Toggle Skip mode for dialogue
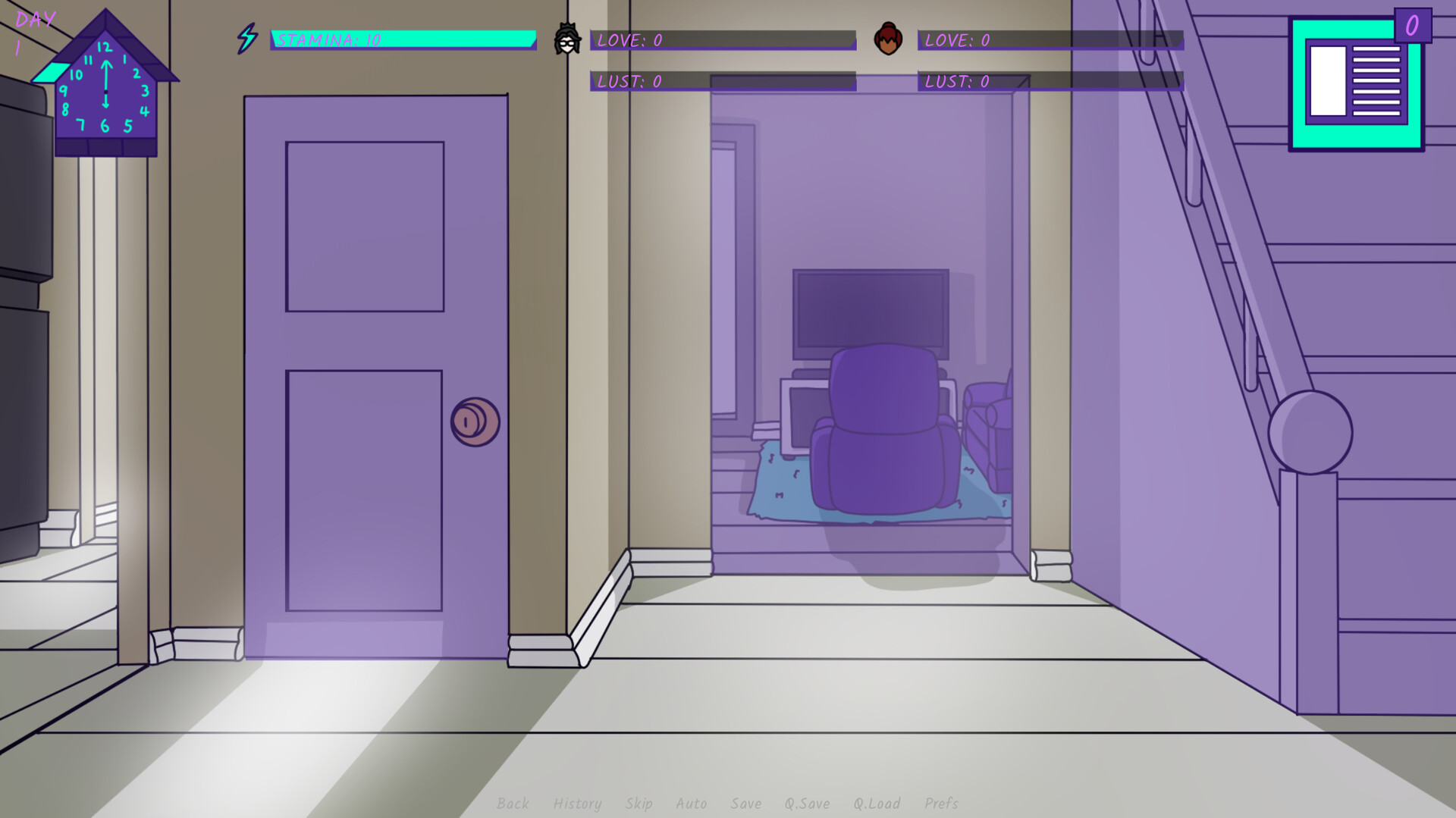This screenshot has height=818, width=1456. 638,804
